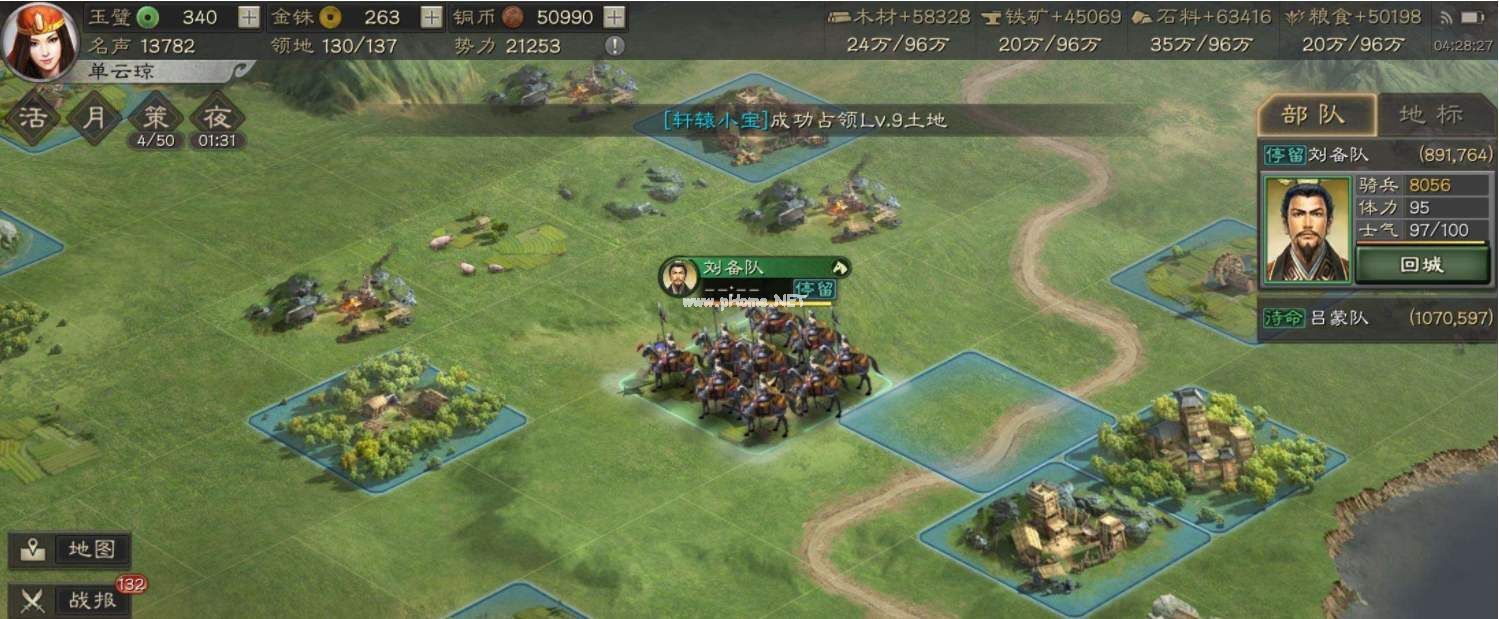
Task: Switch to the 地标 landmarks tab
Action: click(1431, 116)
